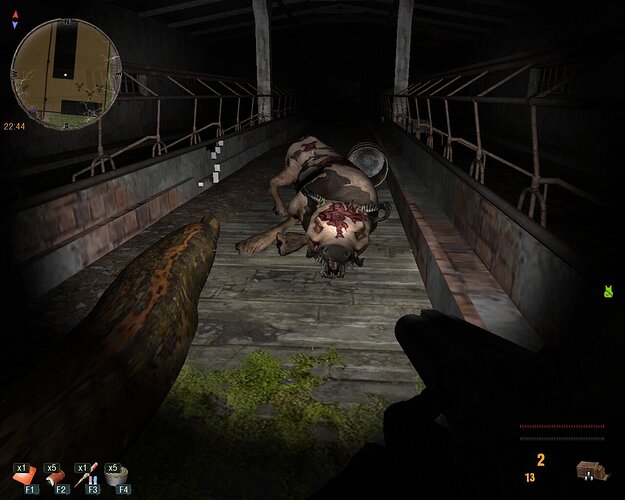Click the green status indicator icon
The width and height of the screenshot is (625, 500).
(607, 292)
